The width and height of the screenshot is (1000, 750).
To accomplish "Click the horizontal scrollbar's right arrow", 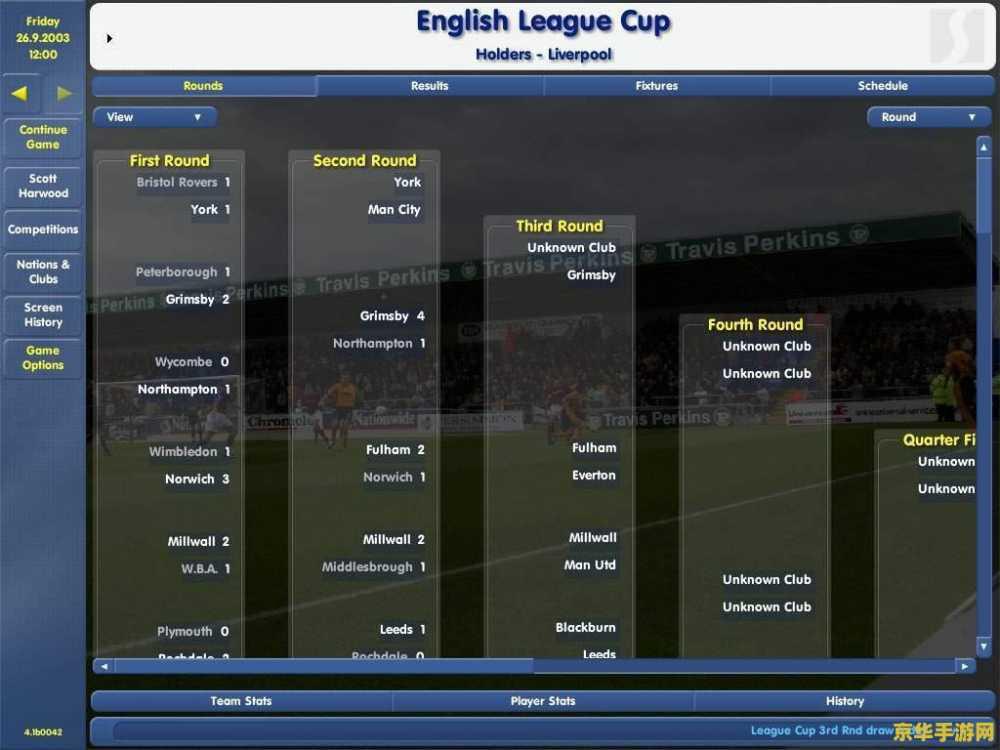I will tap(964, 666).
